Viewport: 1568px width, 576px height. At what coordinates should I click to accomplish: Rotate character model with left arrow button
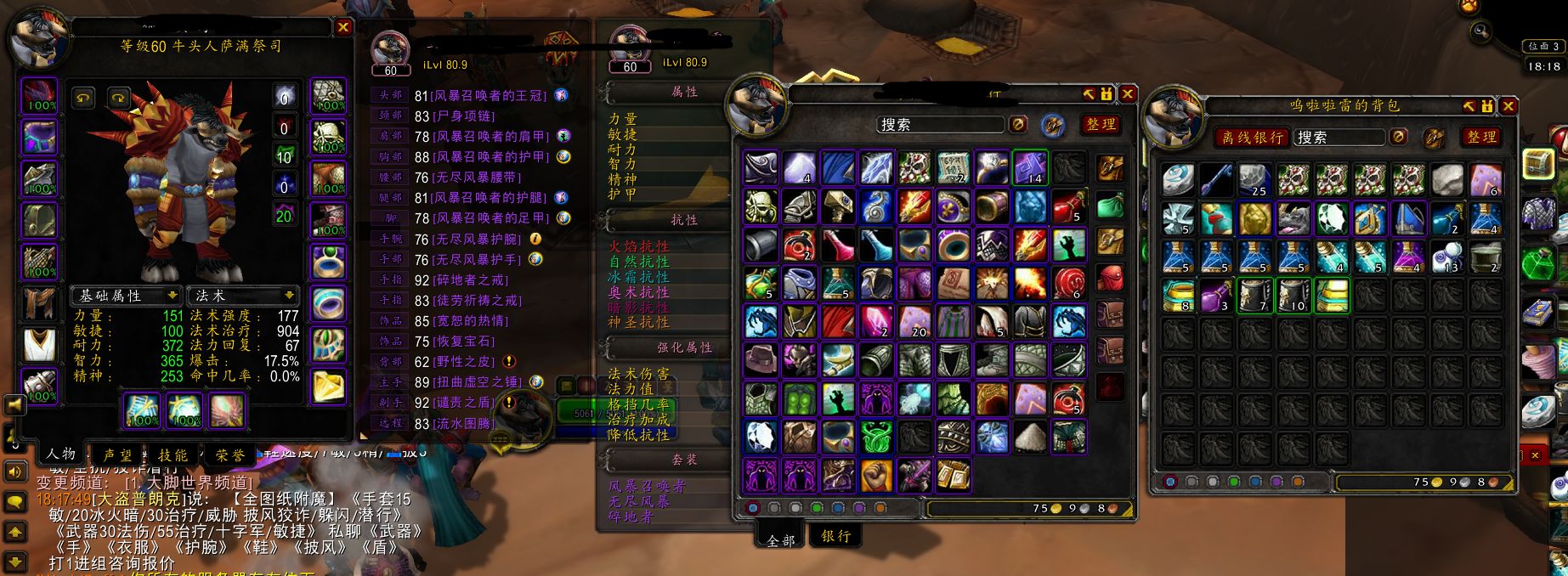pyautogui.click(x=83, y=98)
